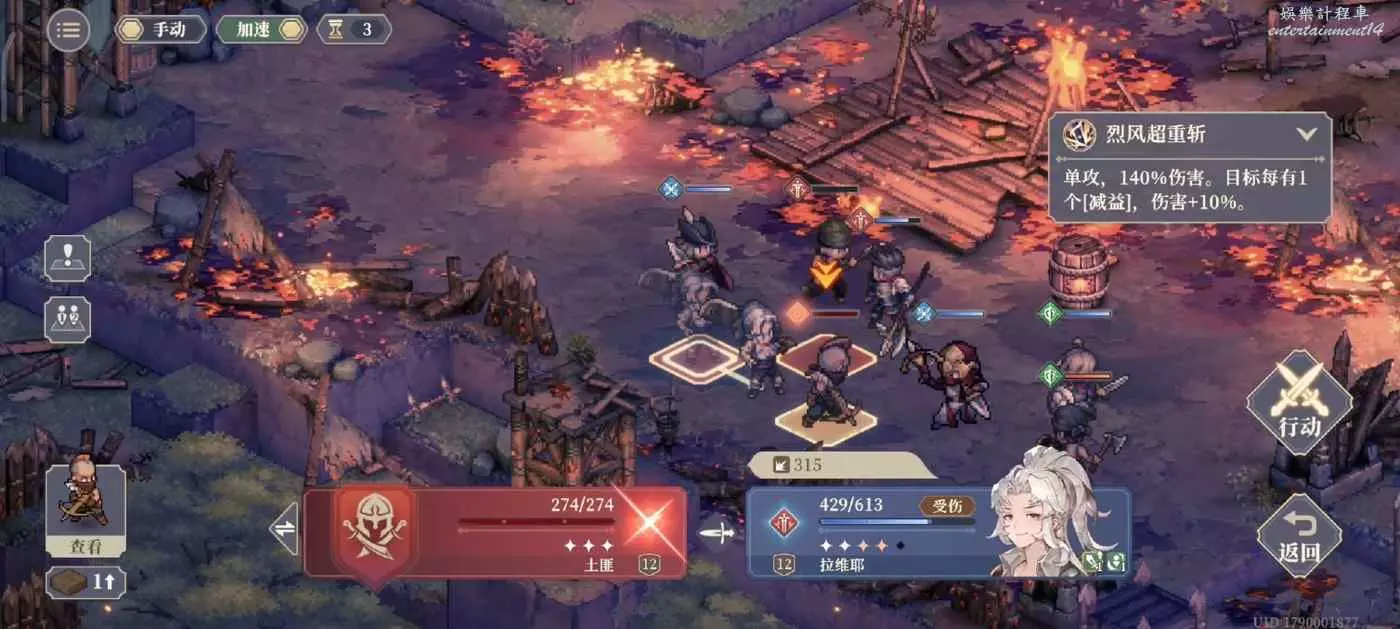Click the 受伤 status tag

(x=946, y=506)
